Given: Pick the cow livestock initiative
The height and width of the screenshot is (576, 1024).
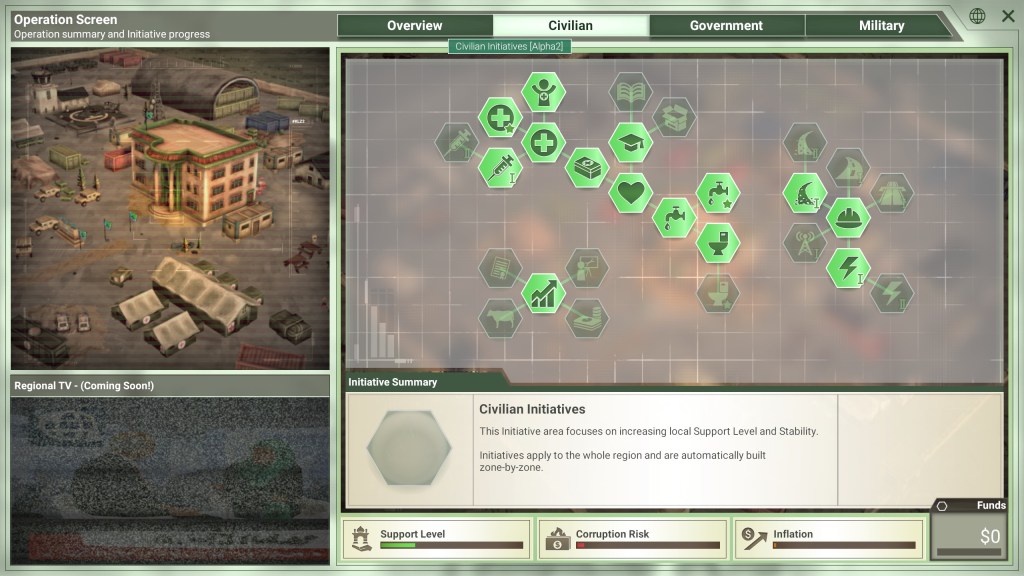Looking at the screenshot, I should [500, 318].
